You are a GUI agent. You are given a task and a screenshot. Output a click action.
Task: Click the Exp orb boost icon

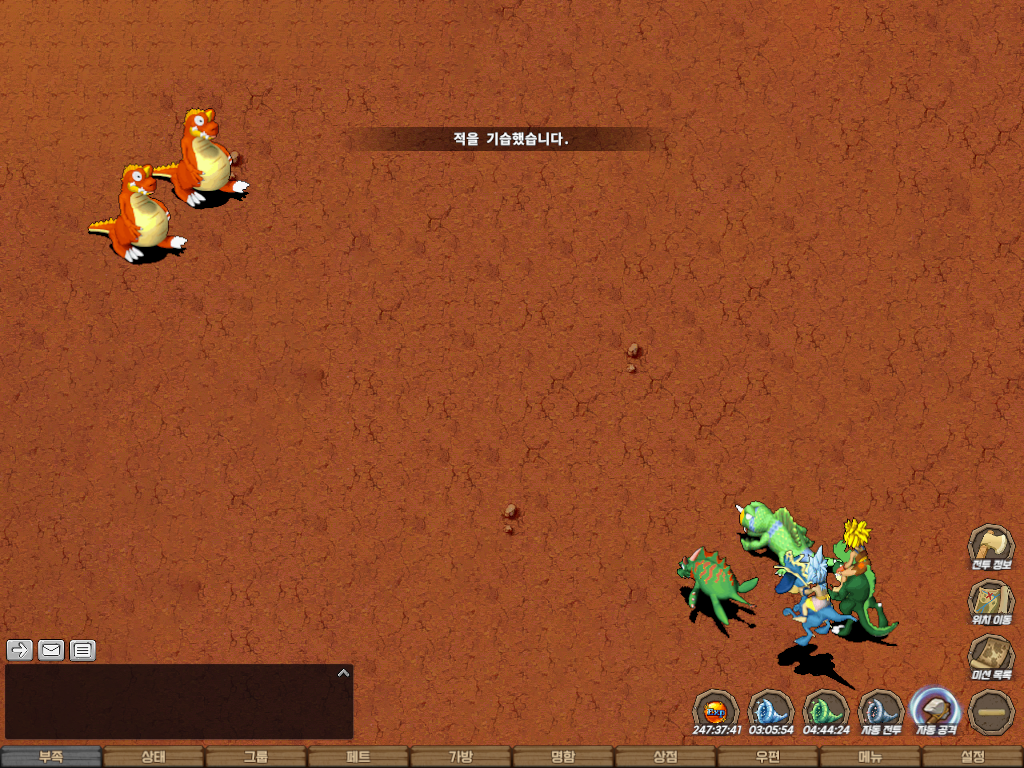[716, 710]
